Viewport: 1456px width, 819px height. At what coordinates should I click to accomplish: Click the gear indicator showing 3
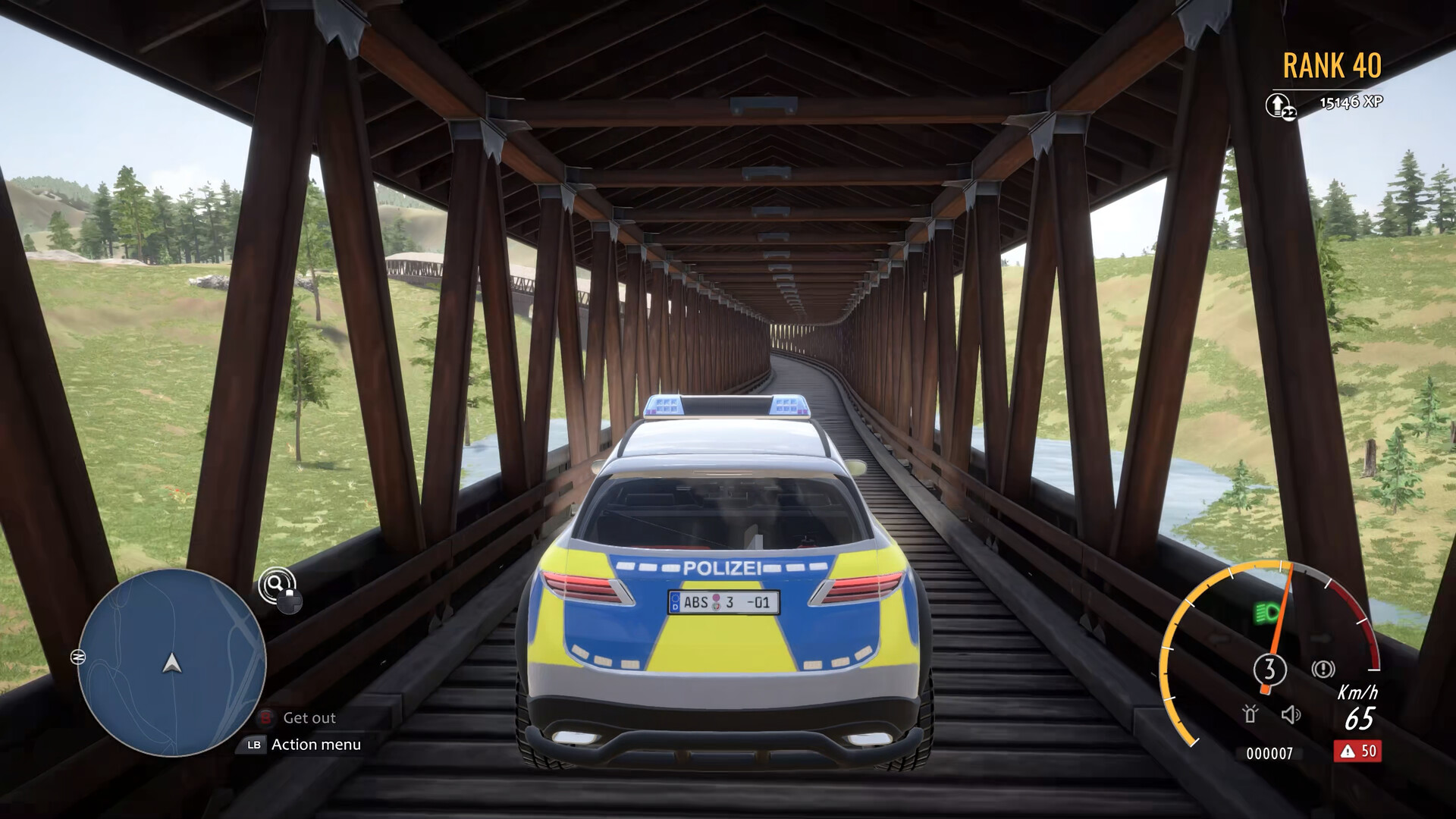1270,669
